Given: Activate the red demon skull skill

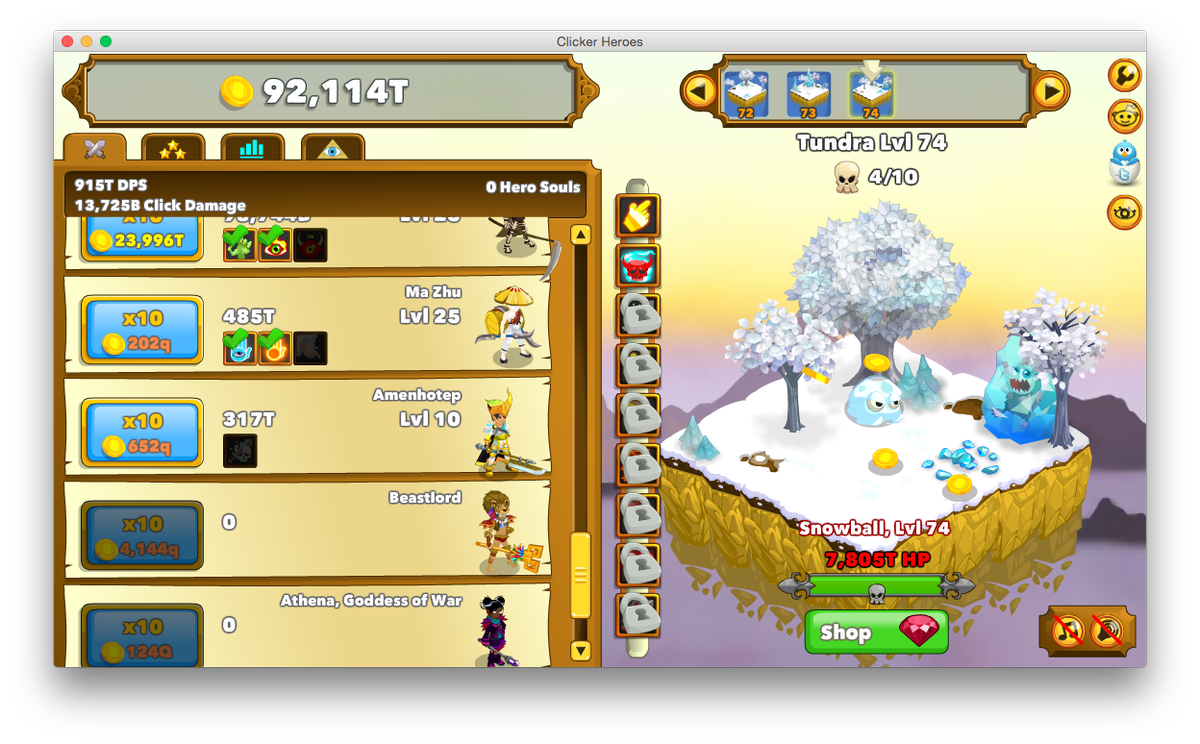Looking at the screenshot, I should click(x=637, y=267).
